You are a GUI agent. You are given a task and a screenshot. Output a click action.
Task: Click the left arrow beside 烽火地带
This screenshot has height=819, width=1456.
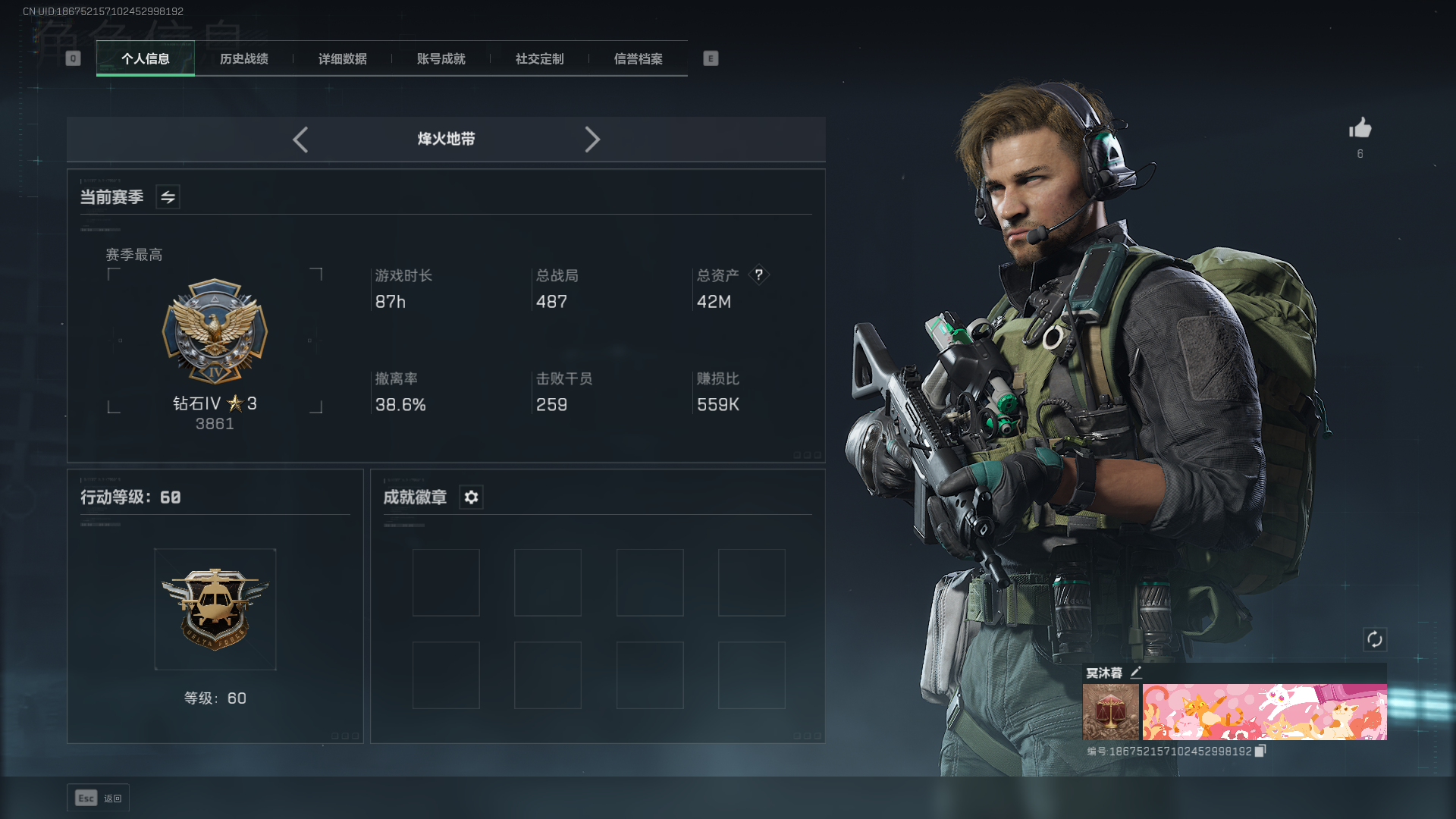coord(300,140)
